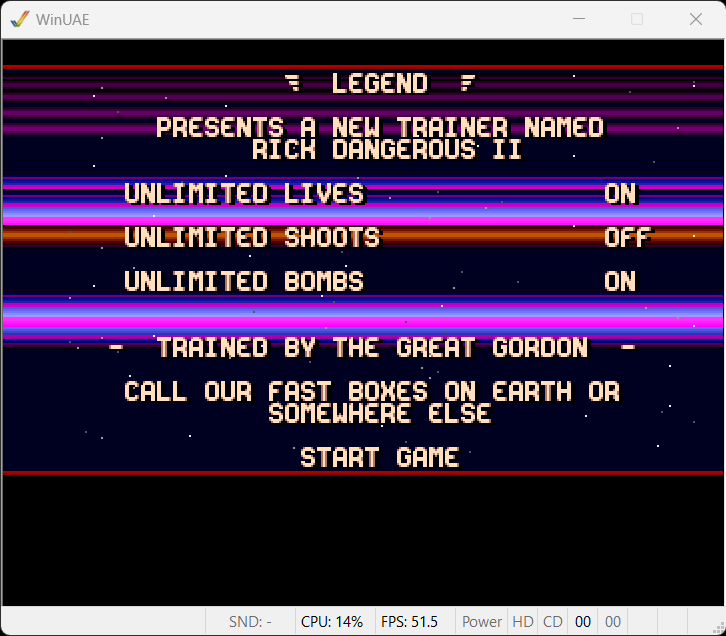The width and height of the screenshot is (726, 636).
Task: Close the WinUAE window
Action: point(696,19)
